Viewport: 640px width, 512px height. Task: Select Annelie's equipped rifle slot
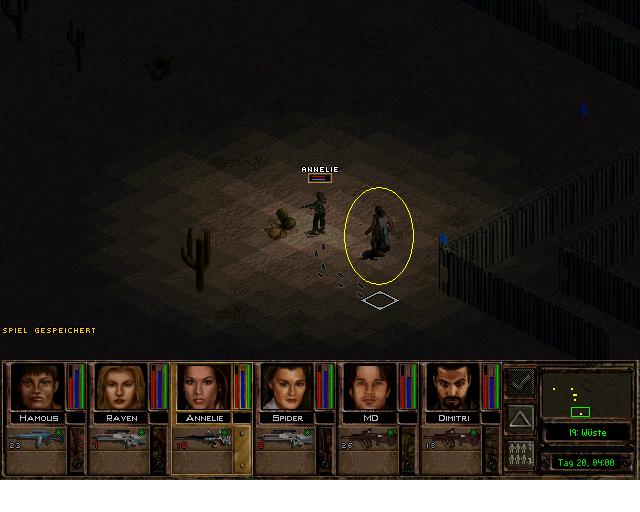tap(203, 439)
